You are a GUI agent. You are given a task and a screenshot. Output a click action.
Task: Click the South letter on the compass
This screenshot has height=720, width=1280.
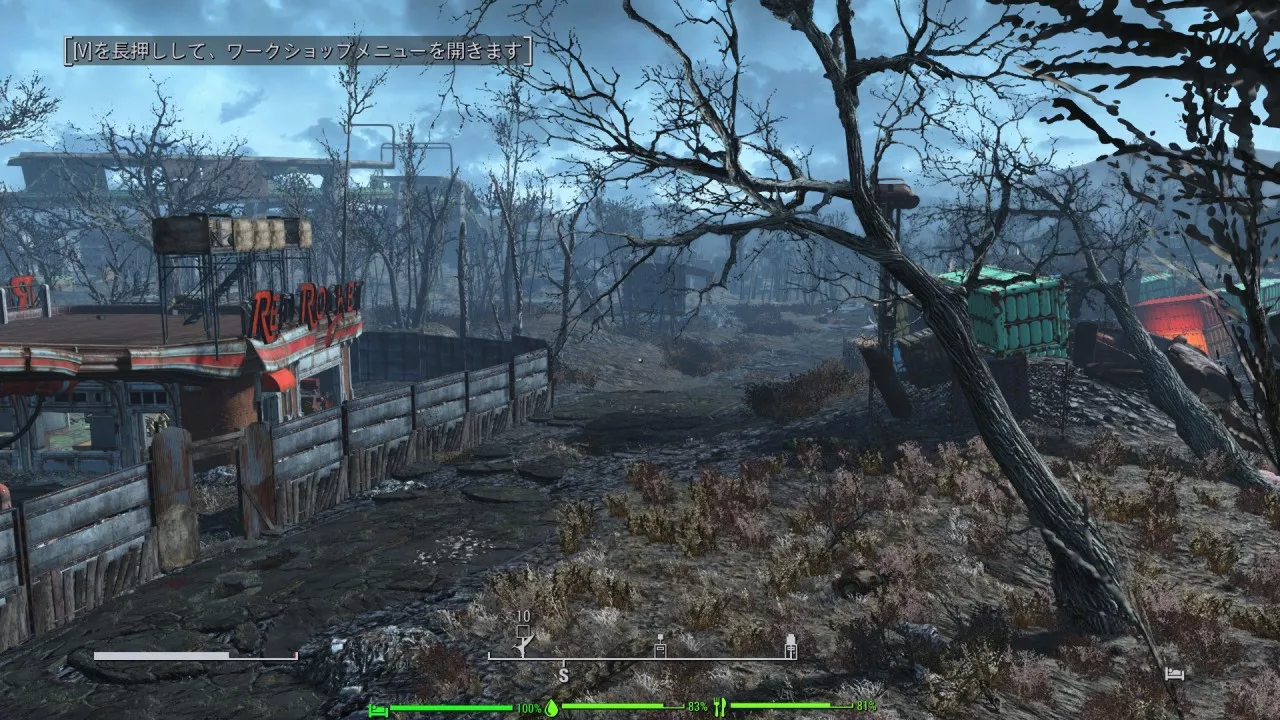click(563, 676)
